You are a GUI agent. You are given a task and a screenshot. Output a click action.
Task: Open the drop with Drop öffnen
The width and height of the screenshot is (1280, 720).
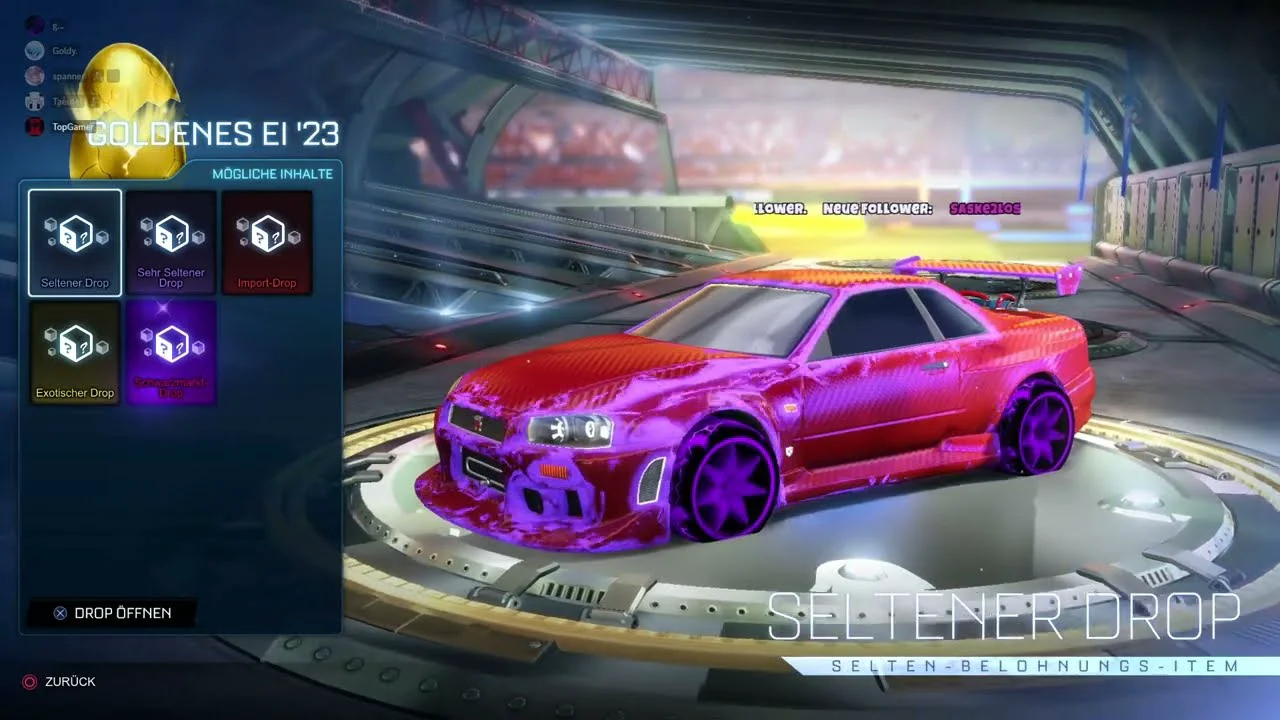tap(112, 613)
